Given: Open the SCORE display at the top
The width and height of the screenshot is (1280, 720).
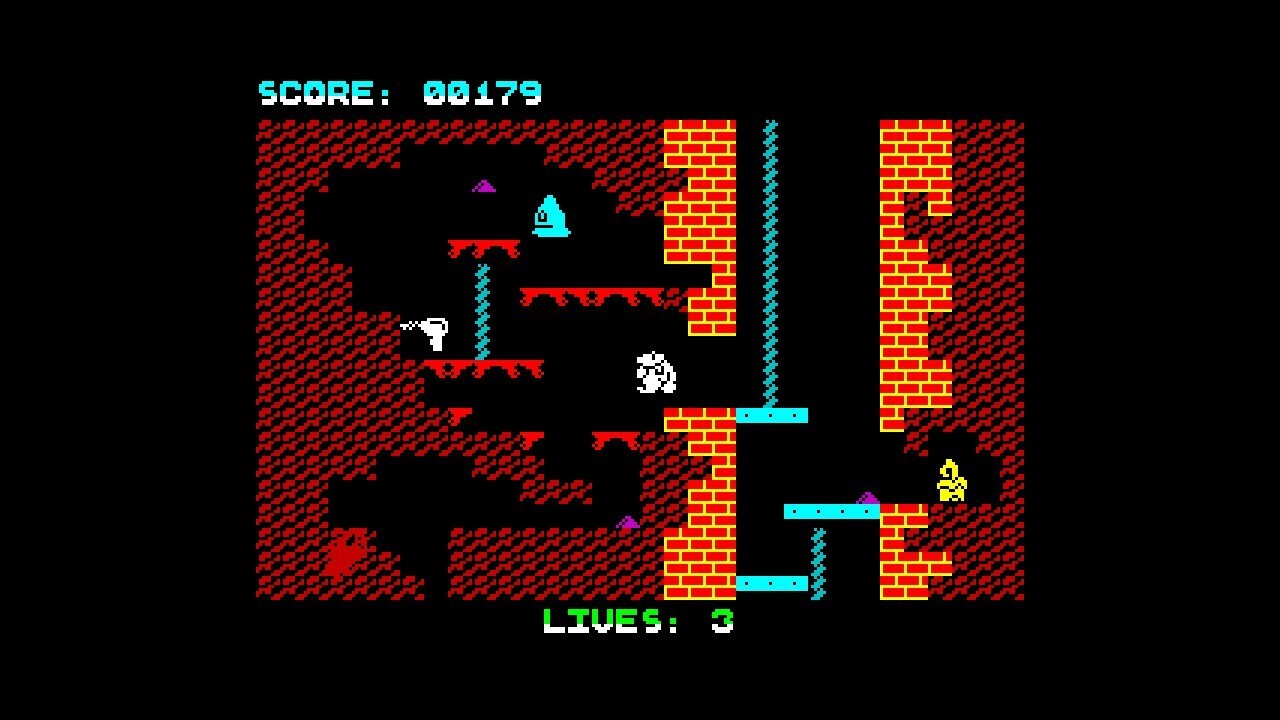Looking at the screenshot, I should coord(400,90).
